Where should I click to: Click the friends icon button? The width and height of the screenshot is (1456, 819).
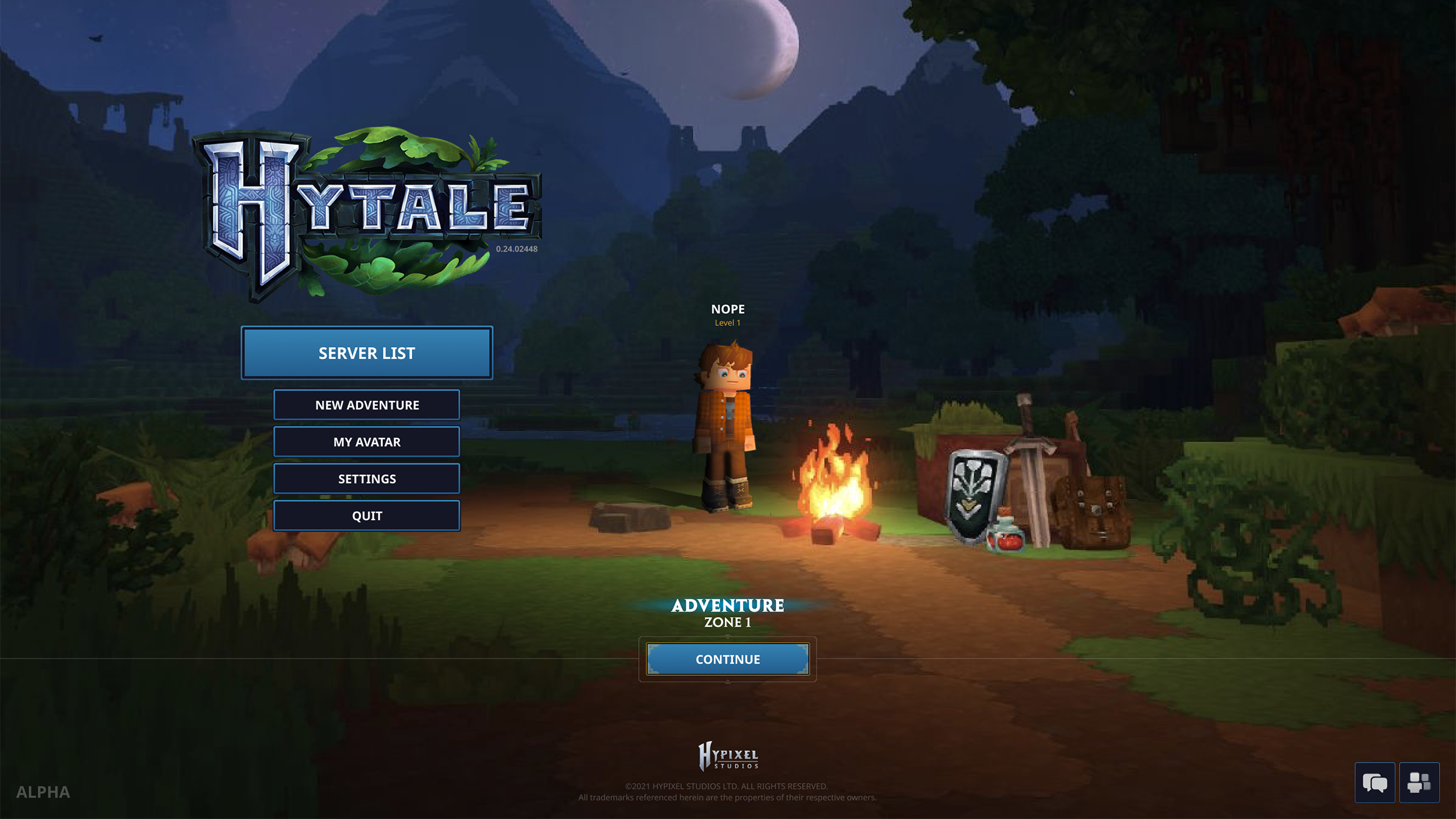coord(1419,783)
